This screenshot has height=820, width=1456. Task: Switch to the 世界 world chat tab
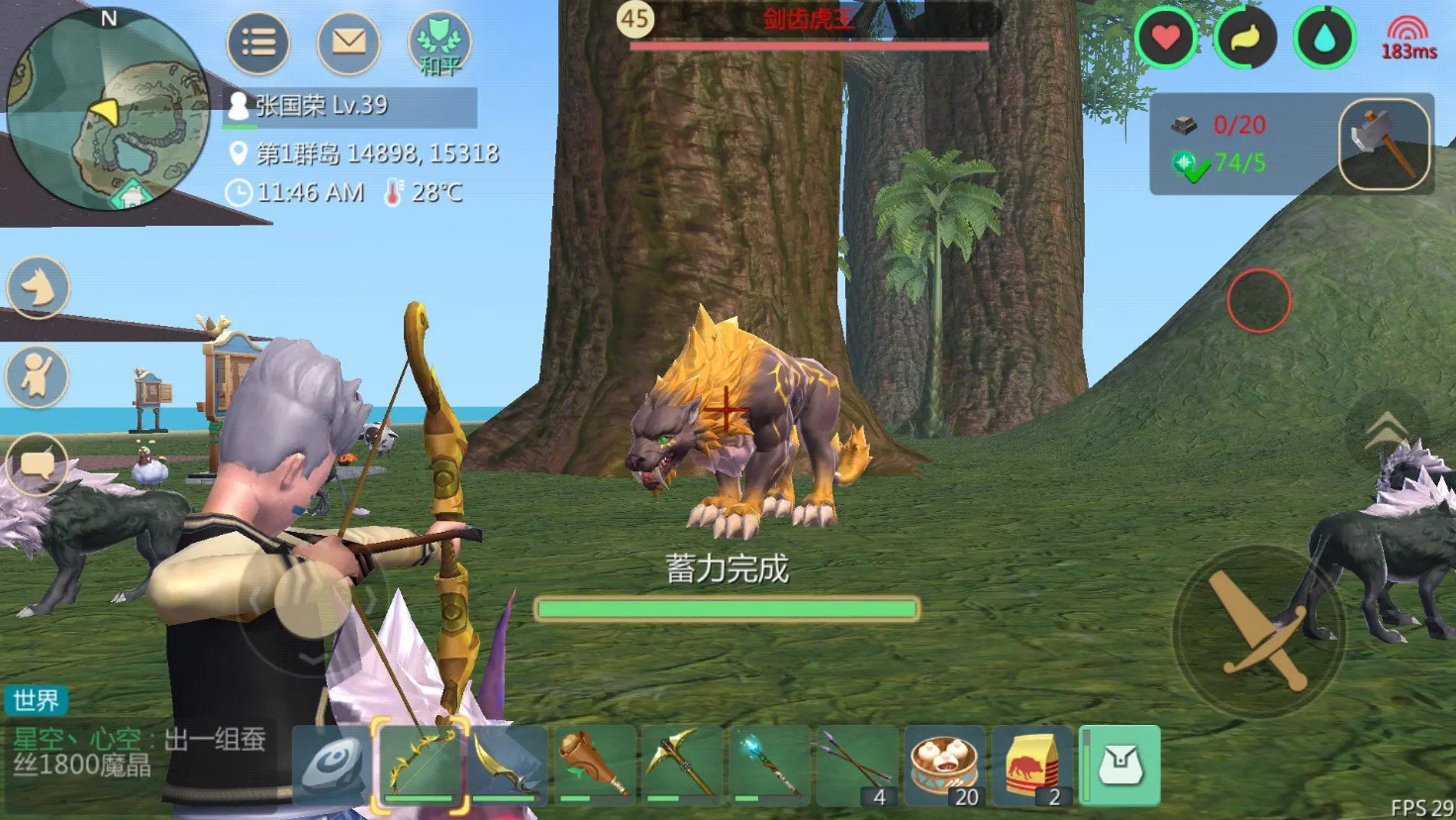pos(37,700)
